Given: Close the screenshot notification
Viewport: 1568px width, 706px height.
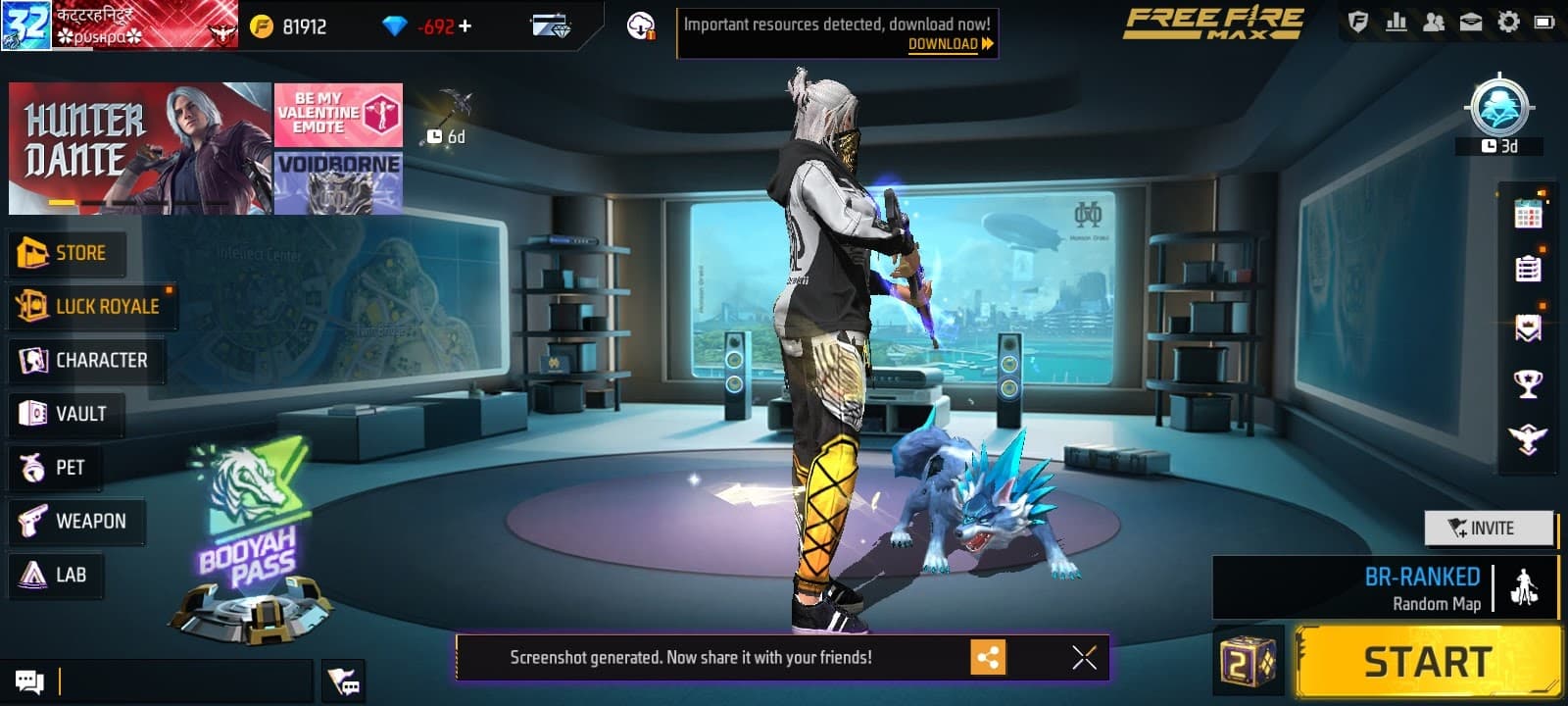Looking at the screenshot, I should coord(1084,657).
